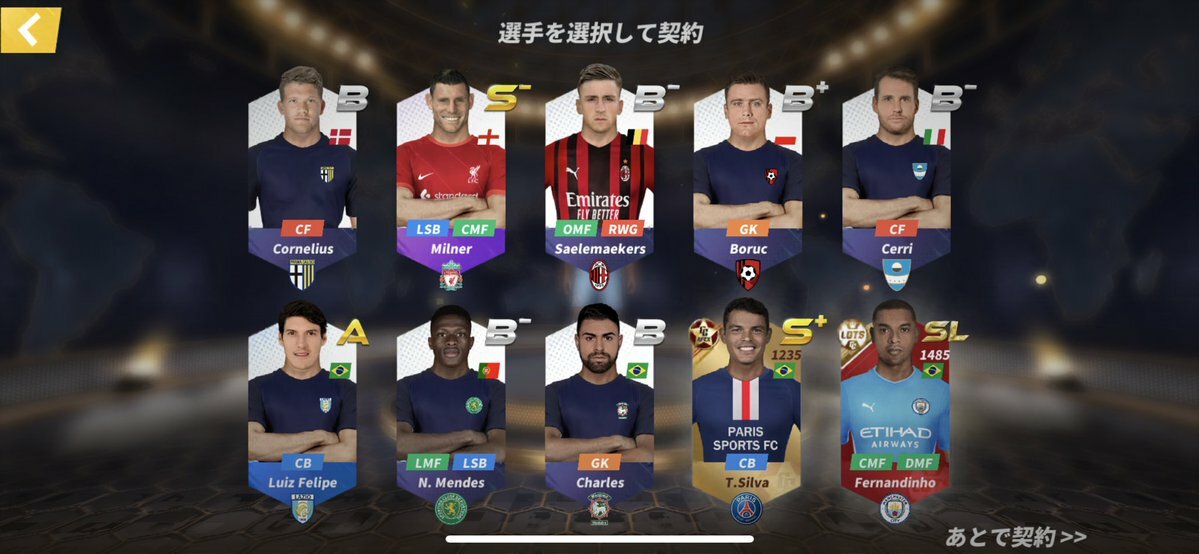Go back with the yellow arrow button
The height and width of the screenshot is (554, 1199).
point(31,30)
